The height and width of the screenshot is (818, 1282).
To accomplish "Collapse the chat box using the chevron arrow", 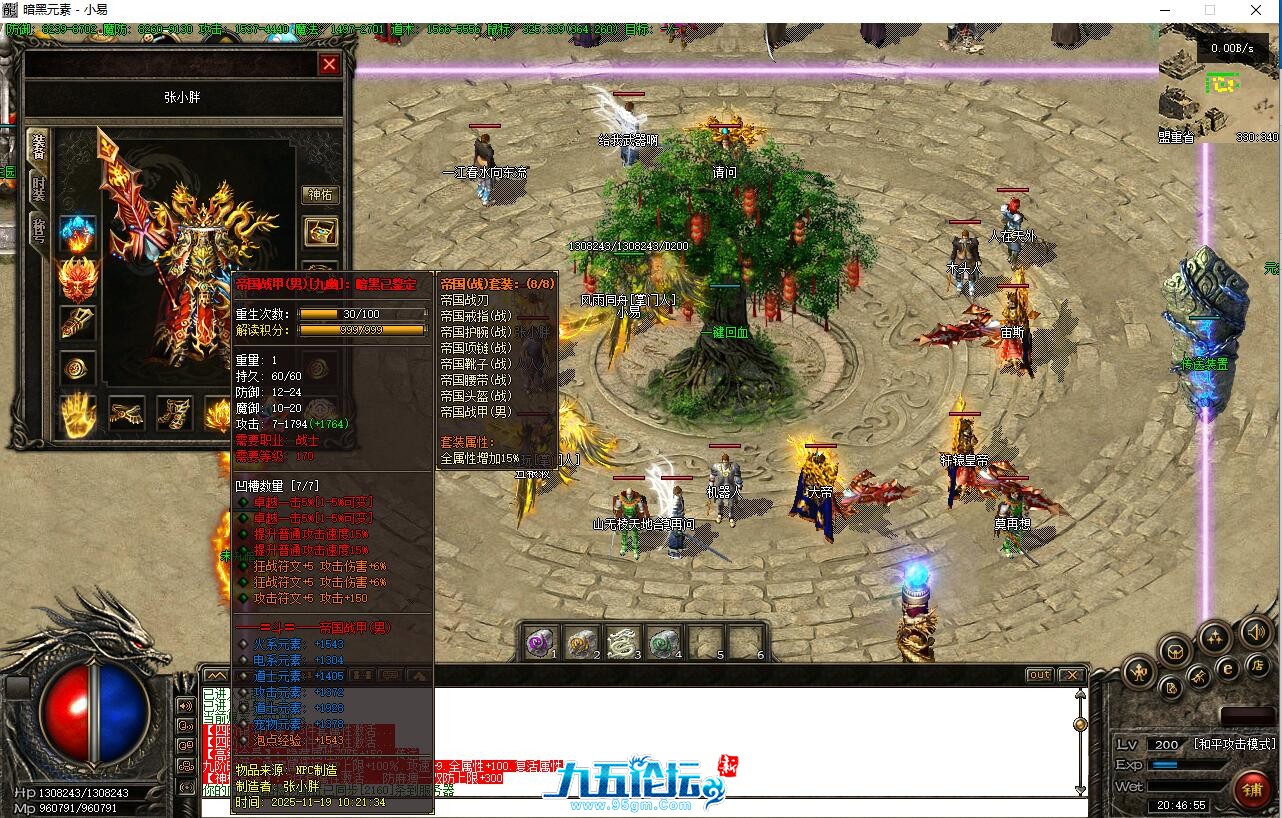I will 216,675.
